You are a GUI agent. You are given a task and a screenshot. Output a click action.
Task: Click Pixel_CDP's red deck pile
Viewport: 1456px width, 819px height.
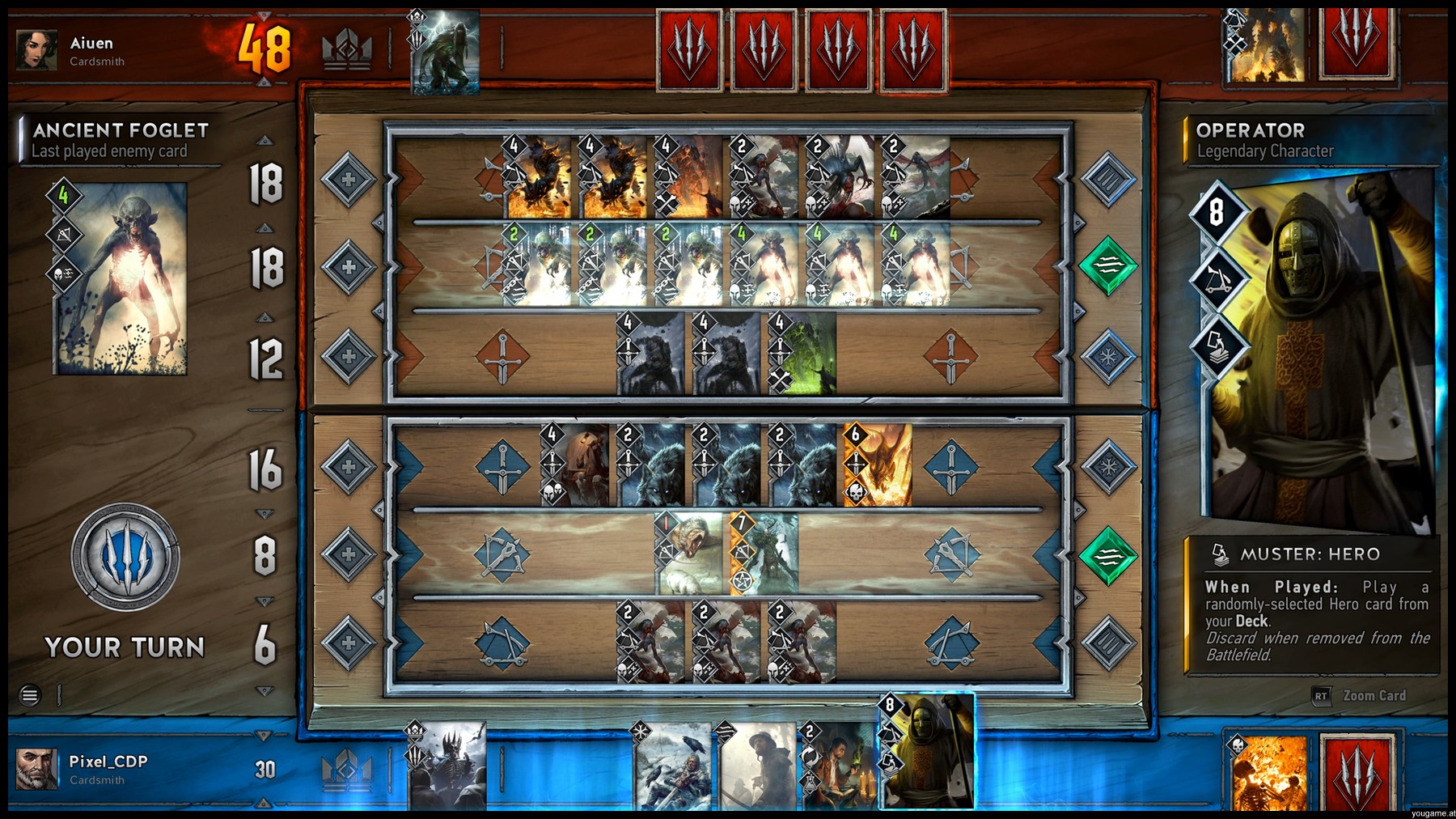click(x=1357, y=773)
